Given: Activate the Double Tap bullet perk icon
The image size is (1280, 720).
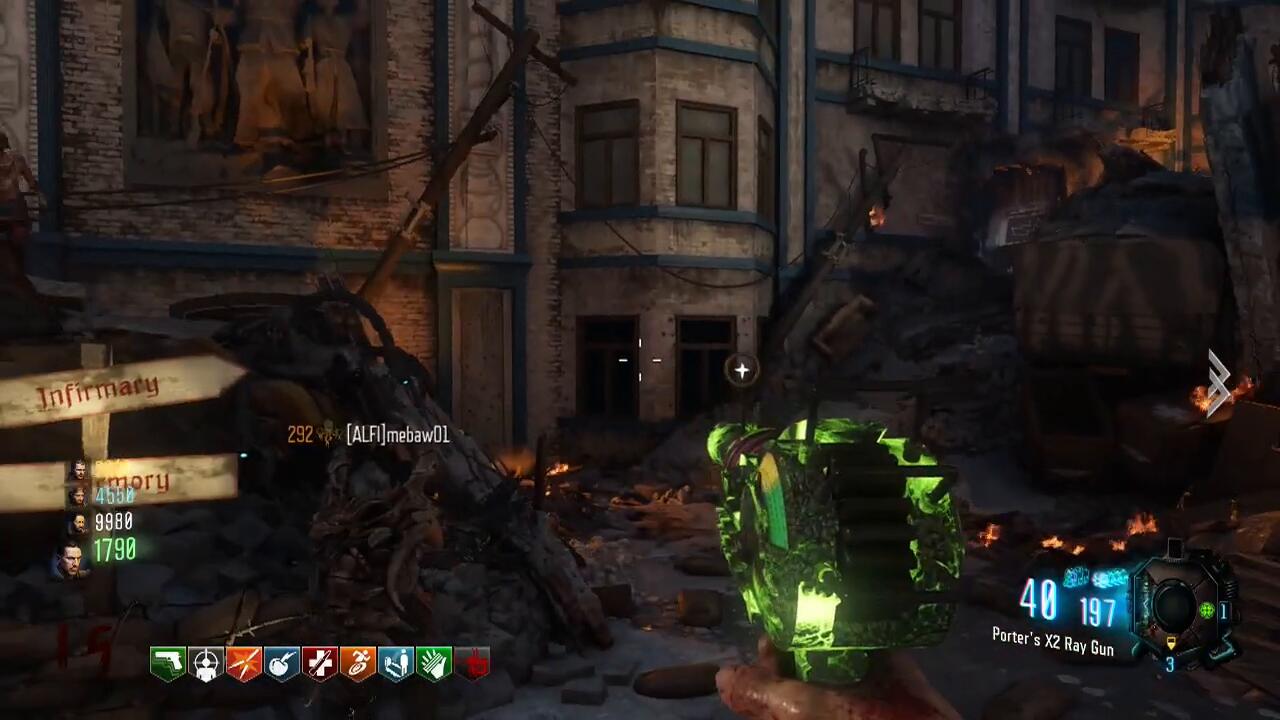Looking at the screenshot, I should coord(244,664).
